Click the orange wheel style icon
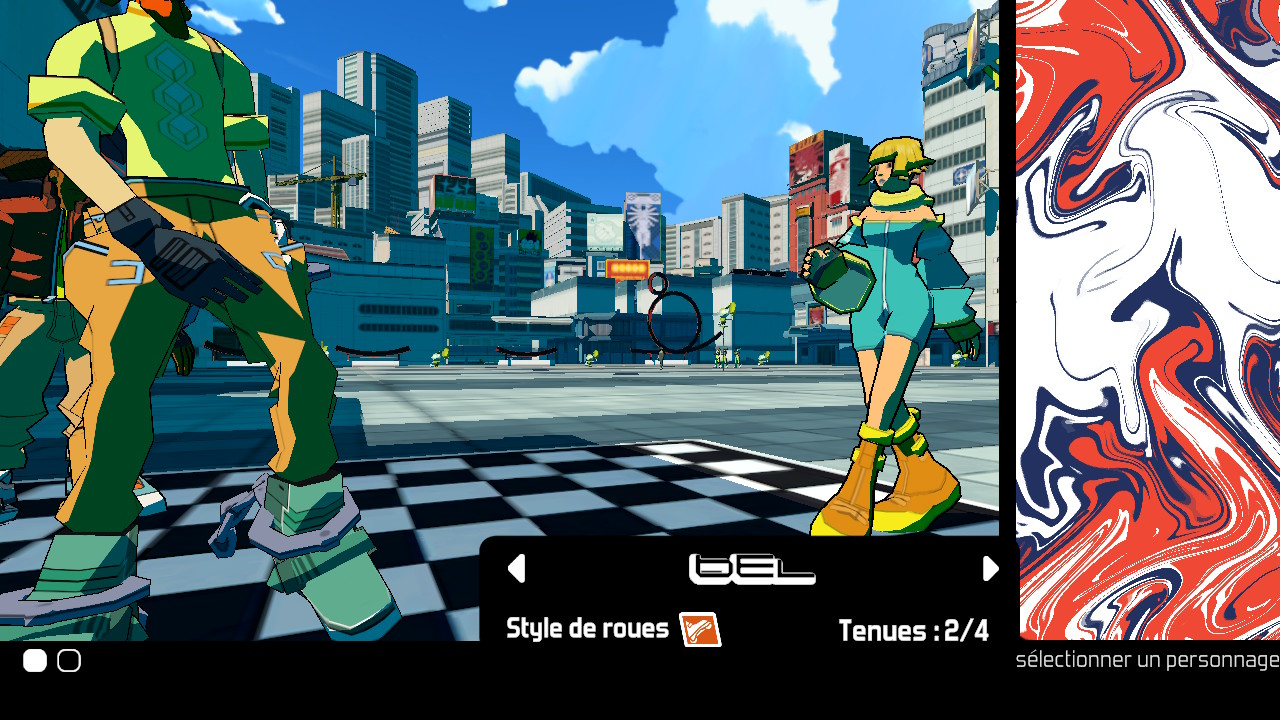 [x=700, y=630]
